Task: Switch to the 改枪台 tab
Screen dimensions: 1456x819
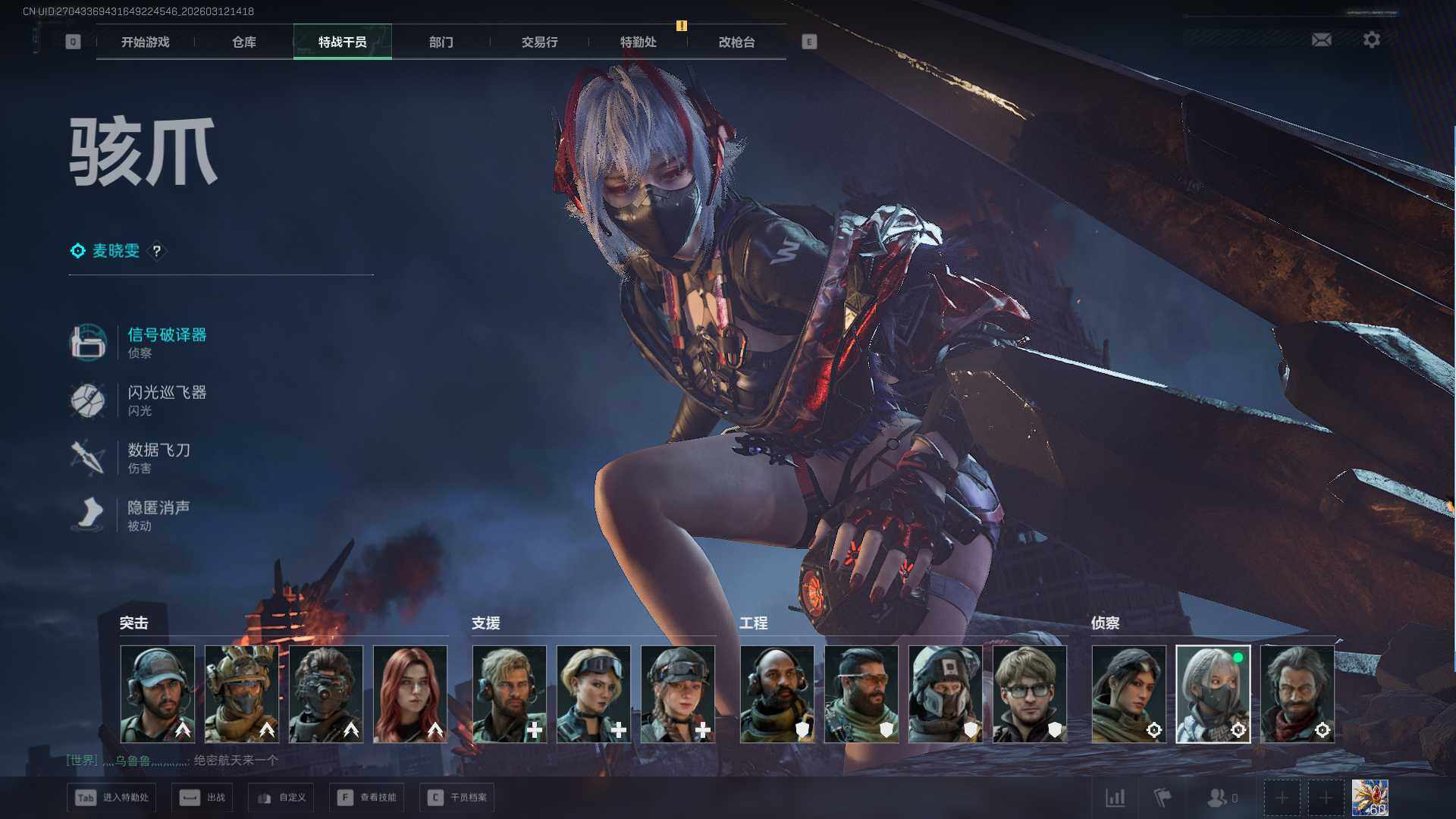Action: [736, 42]
